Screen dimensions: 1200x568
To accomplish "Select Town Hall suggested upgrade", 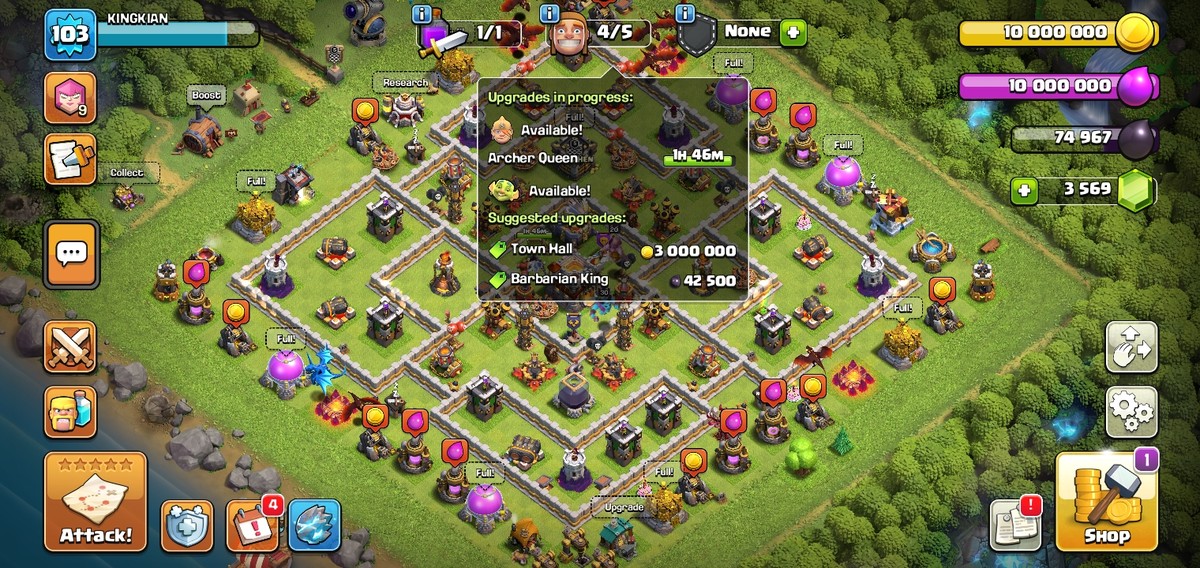I will (x=612, y=250).
